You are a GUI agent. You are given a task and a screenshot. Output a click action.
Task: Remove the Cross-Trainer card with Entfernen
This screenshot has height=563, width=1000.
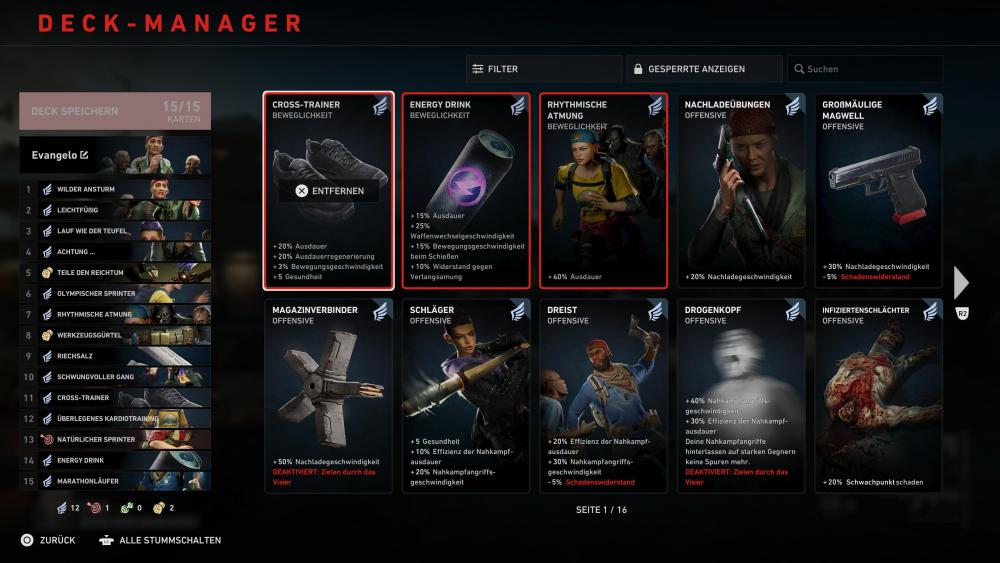pyautogui.click(x=329, y=191)
